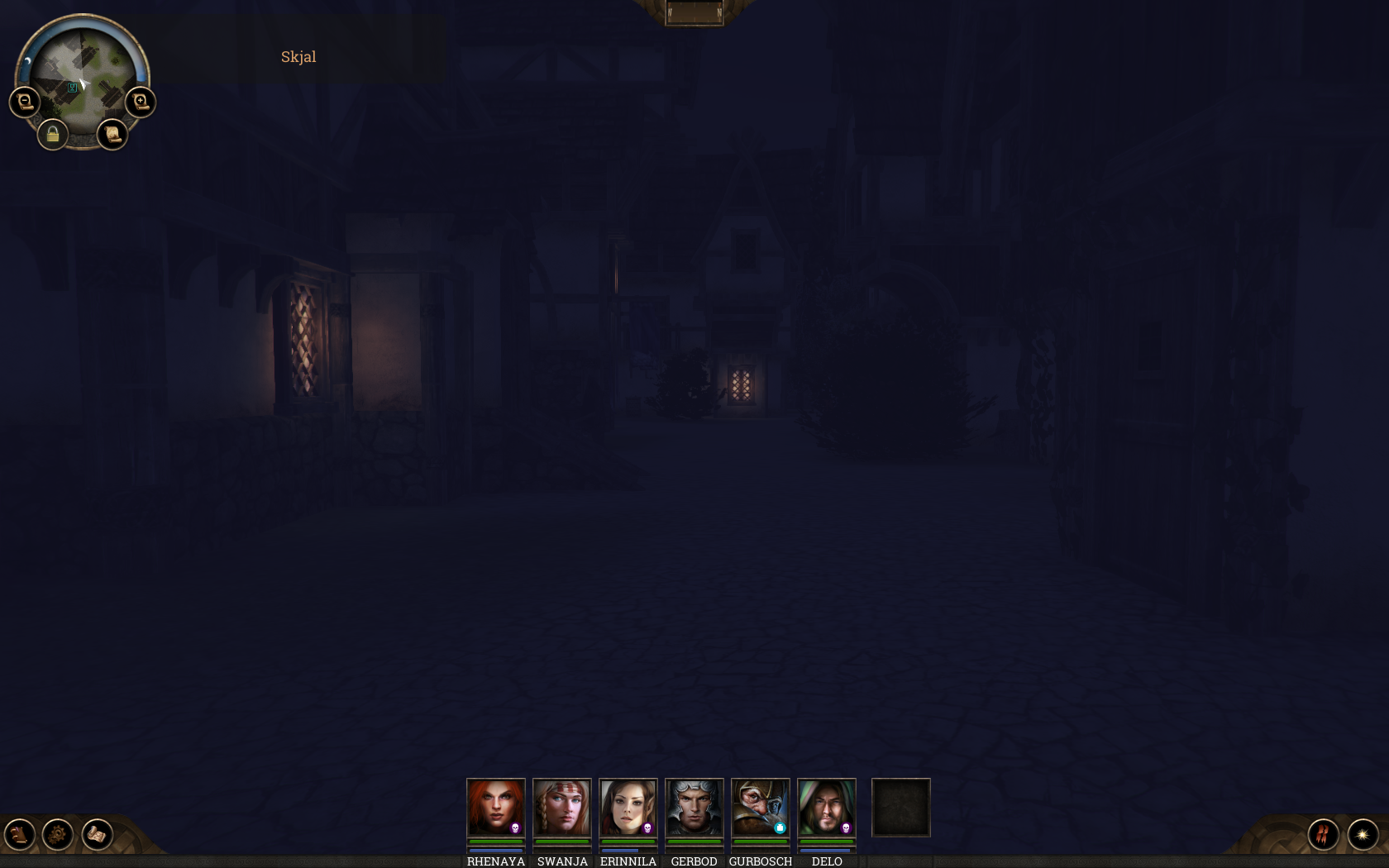
Task: Open the world map scroll icon
Action: pos(97,834)
